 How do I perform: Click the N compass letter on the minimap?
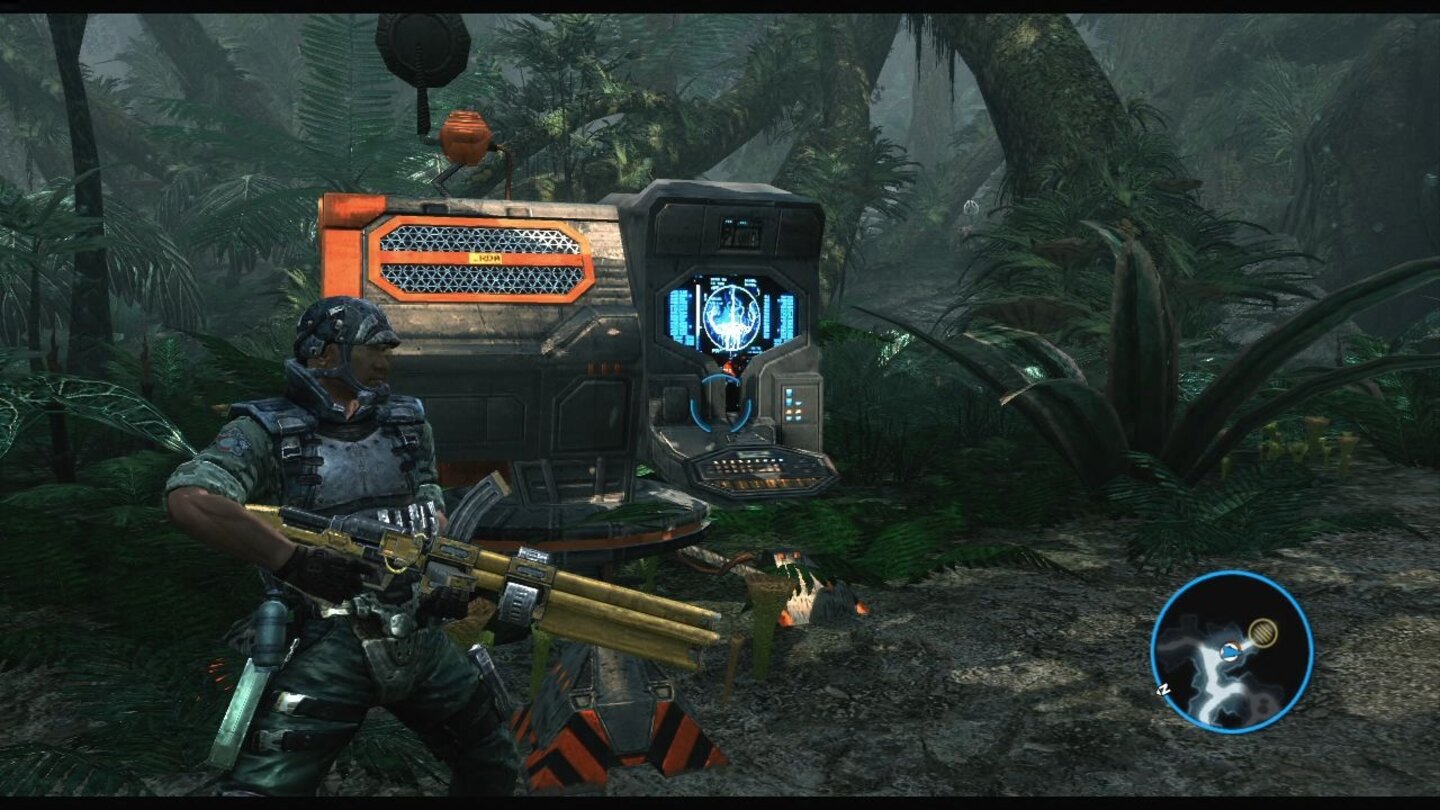coord(1163,688)
